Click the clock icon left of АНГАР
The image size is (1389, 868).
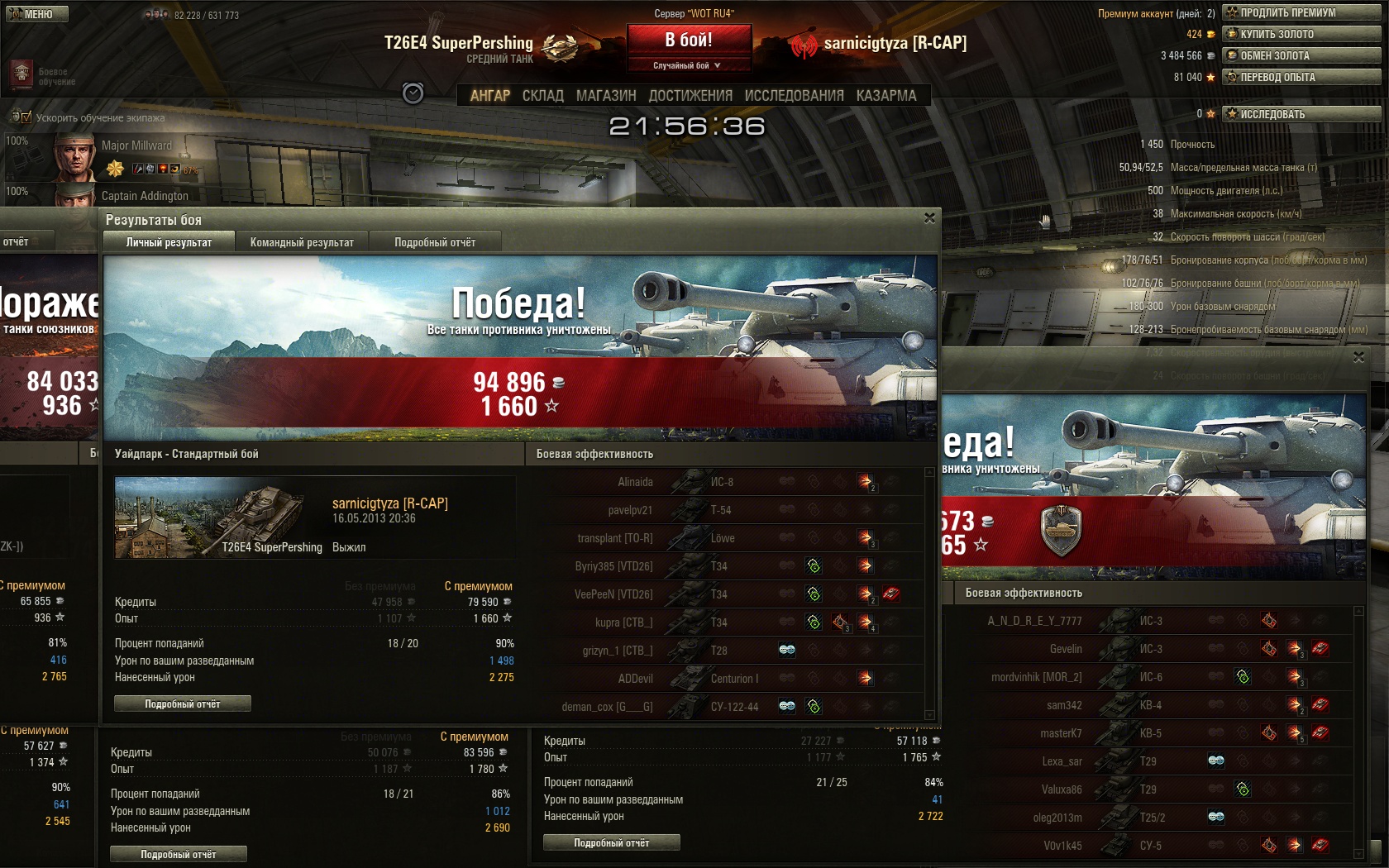(413, 93)
